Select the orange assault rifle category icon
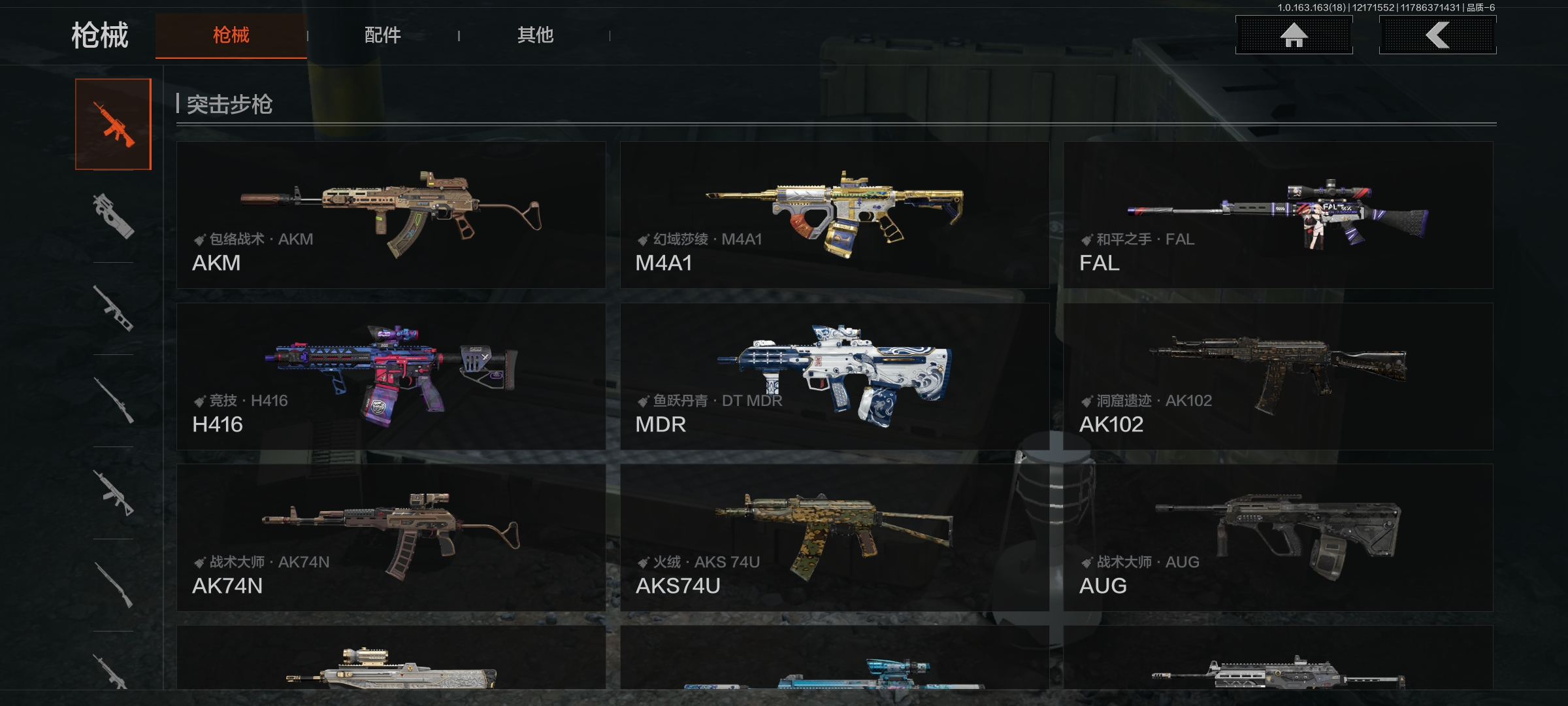This screenshot has width=1568, height=706. tap(114, 124)
